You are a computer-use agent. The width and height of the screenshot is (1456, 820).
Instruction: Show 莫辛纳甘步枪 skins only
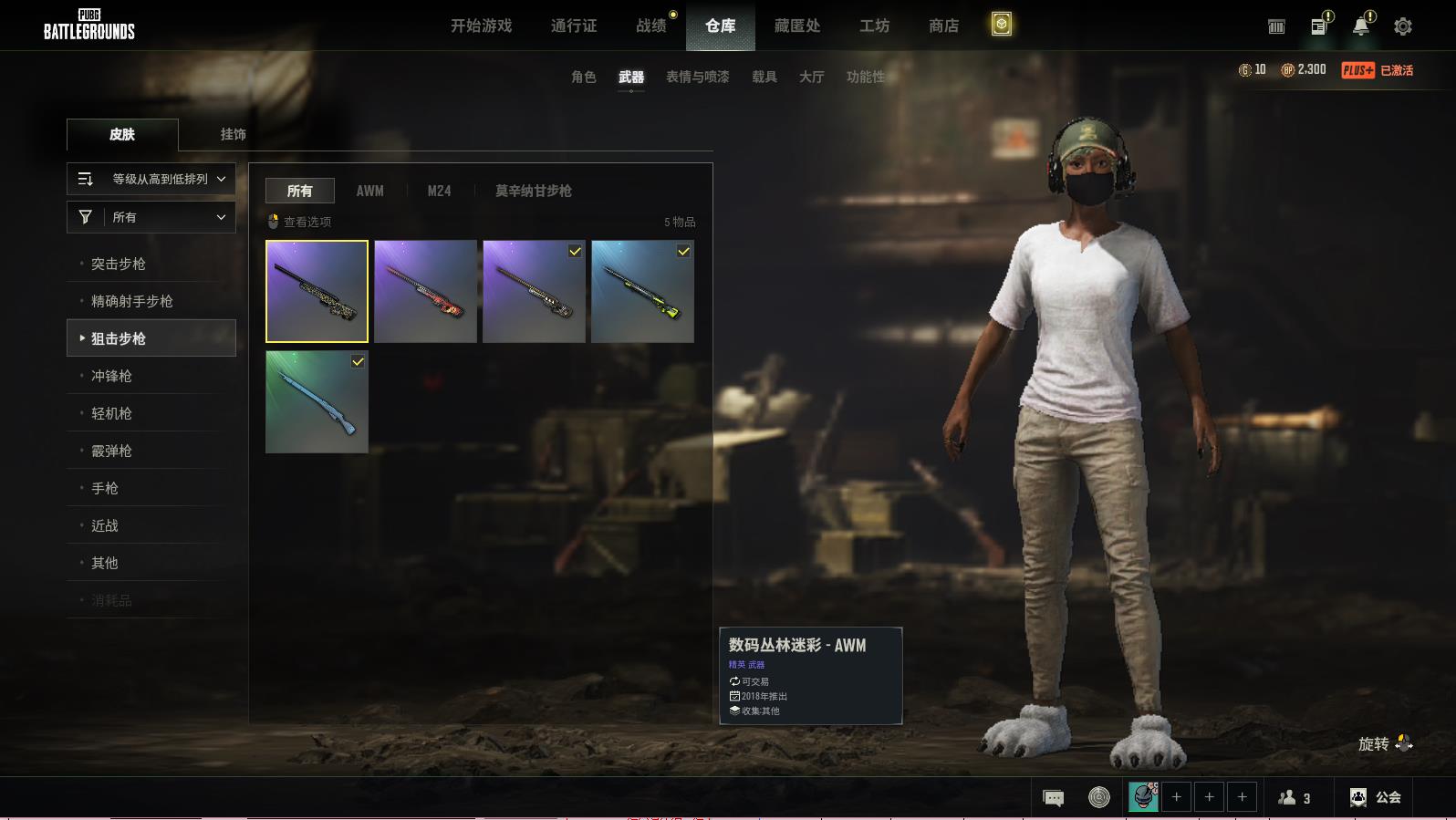click(x=533, y=191)
